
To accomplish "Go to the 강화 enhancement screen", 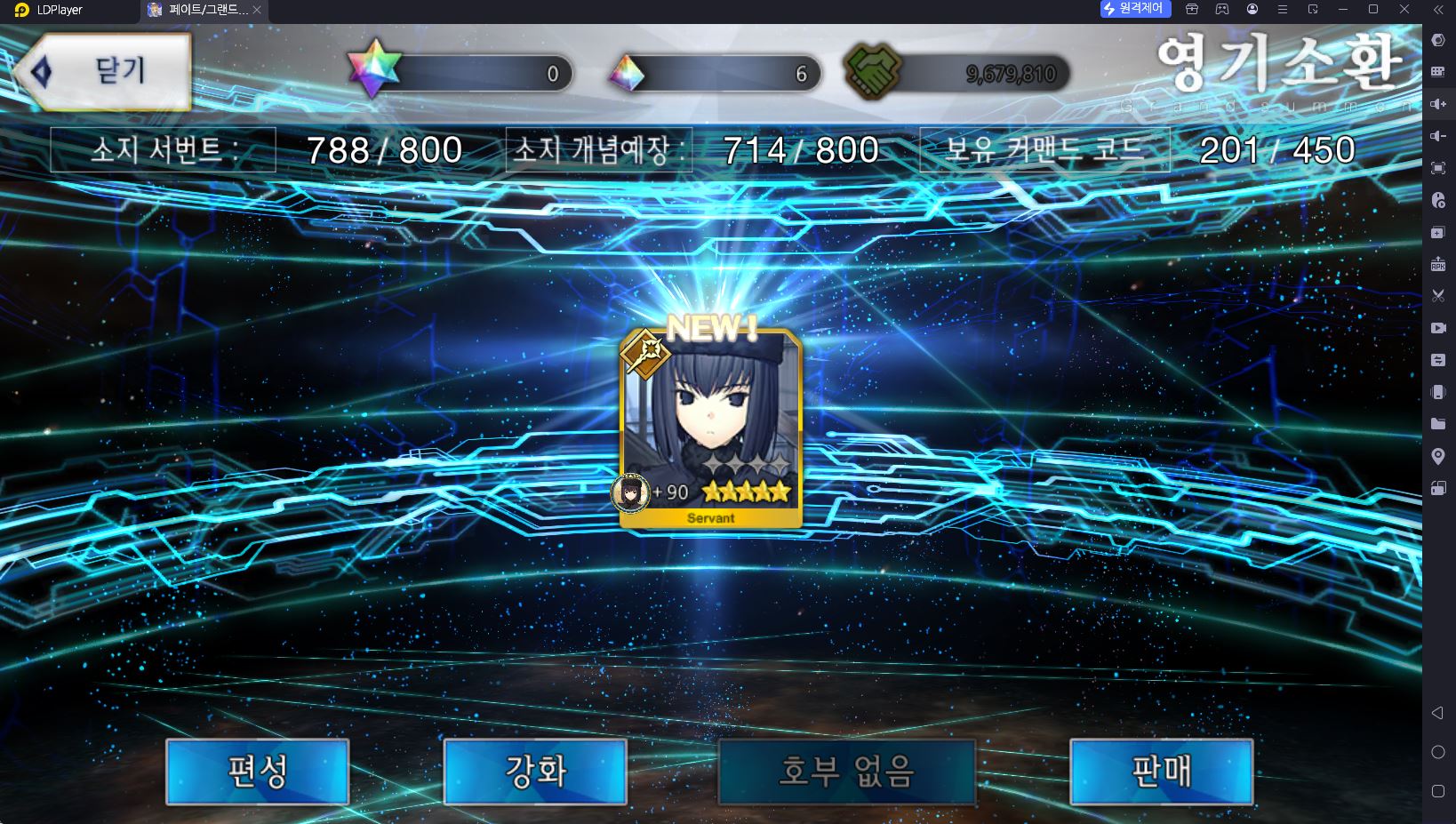I will (535, 771).
